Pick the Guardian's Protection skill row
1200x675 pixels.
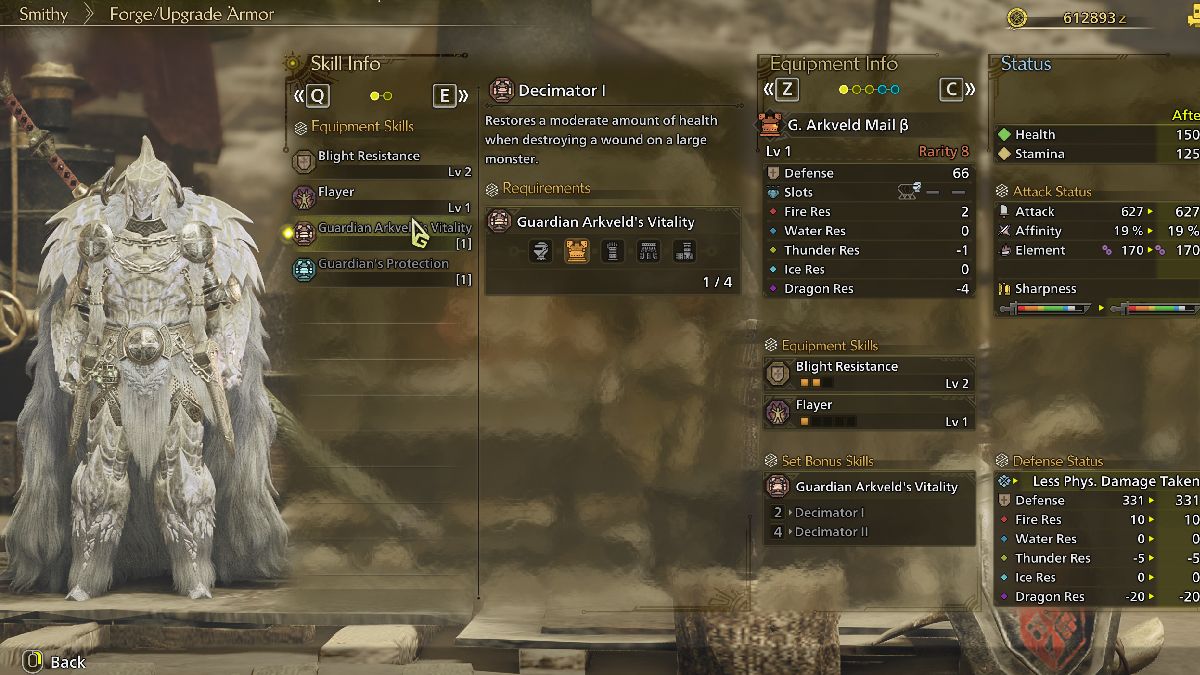coord(382,269)
